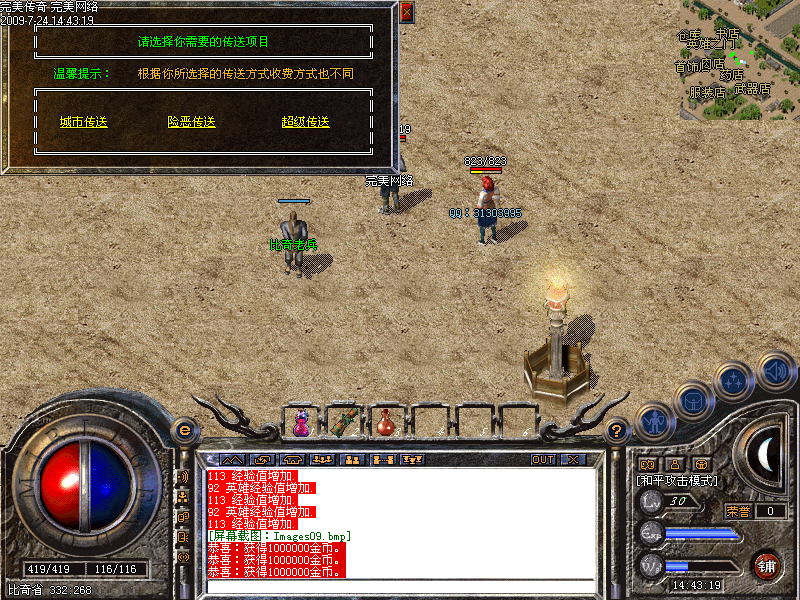This screenshot has height=600, width=800.
Task: Click the X button on the chat toolbar
Action: click(573, 460)
